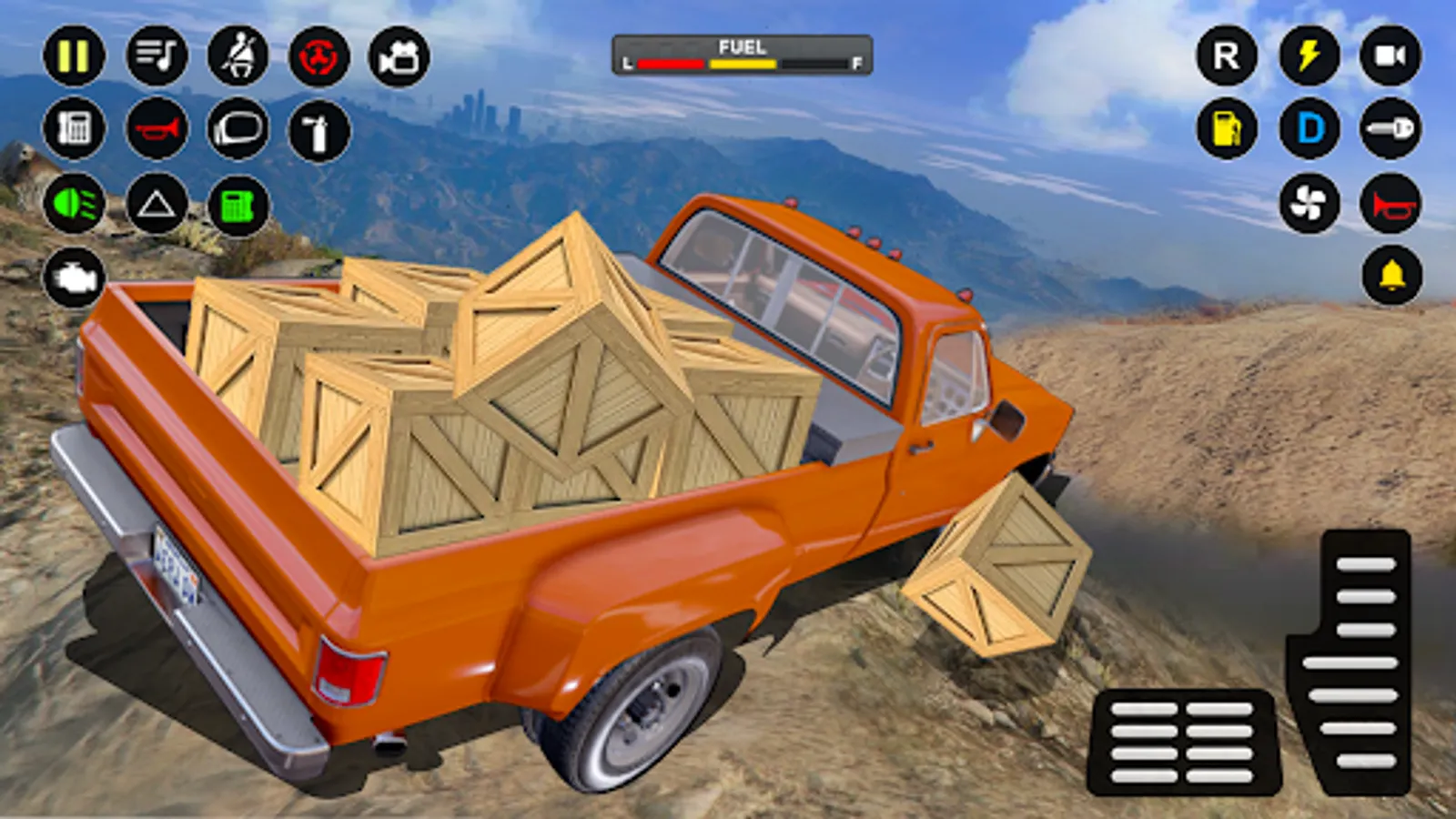Viewport: 1456px width, 819px height.
Task: Activate the yellow lightning bolt boost
Action: point(1309,56)
